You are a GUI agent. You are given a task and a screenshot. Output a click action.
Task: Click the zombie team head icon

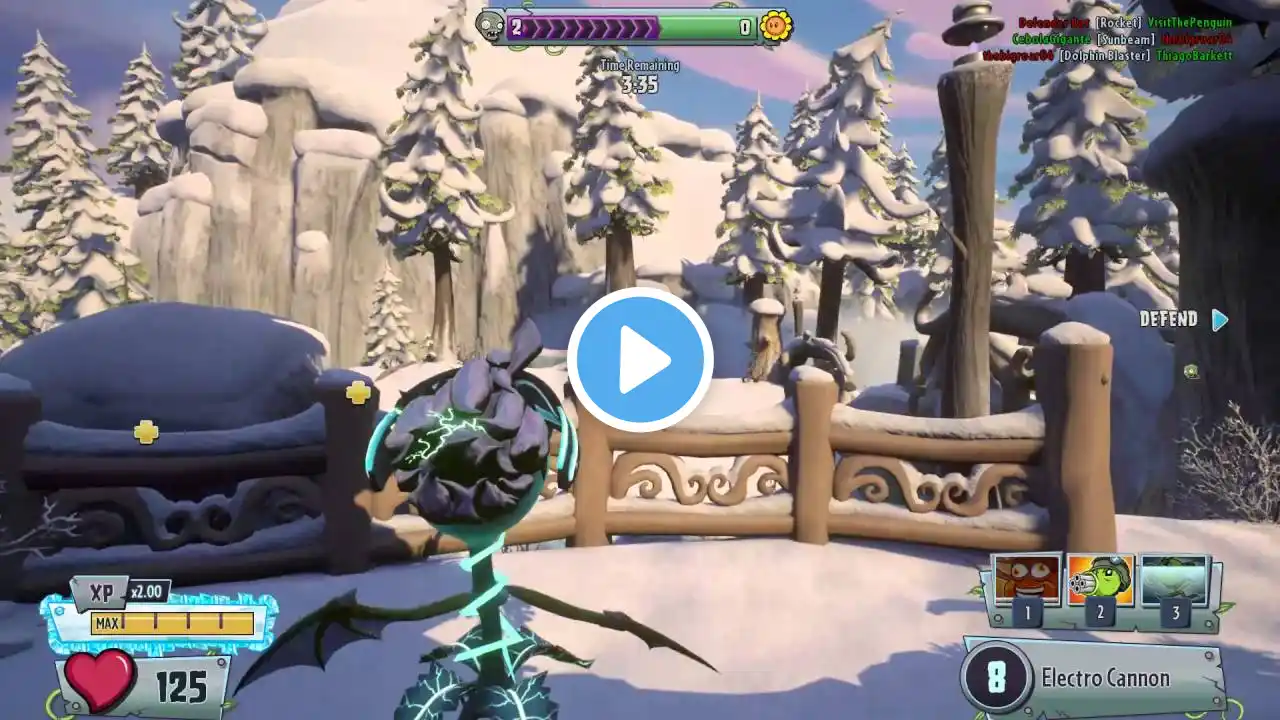coord(490,27)
